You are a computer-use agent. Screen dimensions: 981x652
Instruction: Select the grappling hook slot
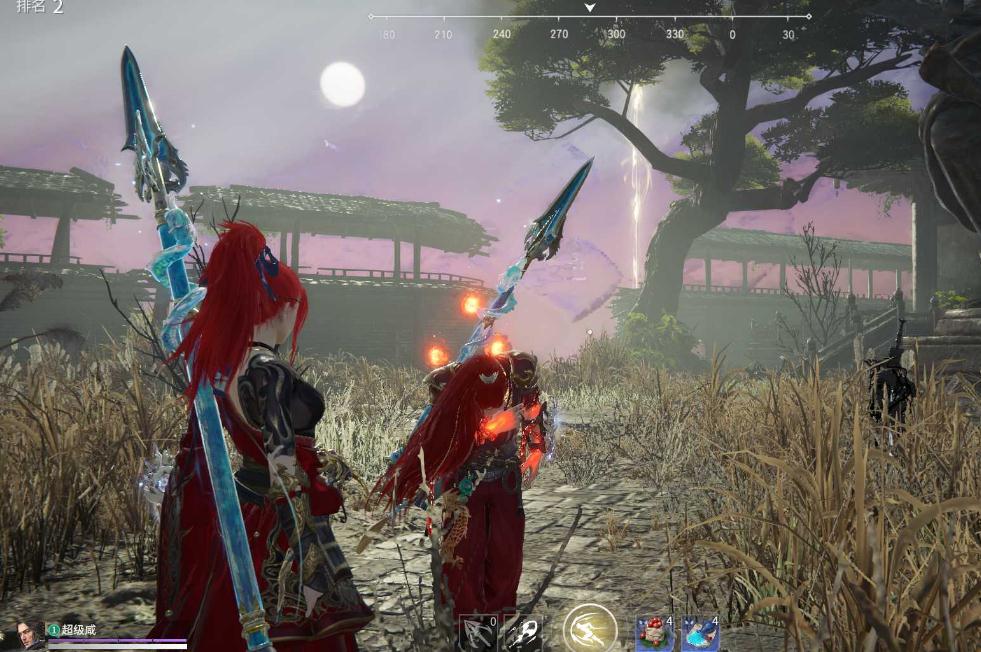tap(478, 633)
